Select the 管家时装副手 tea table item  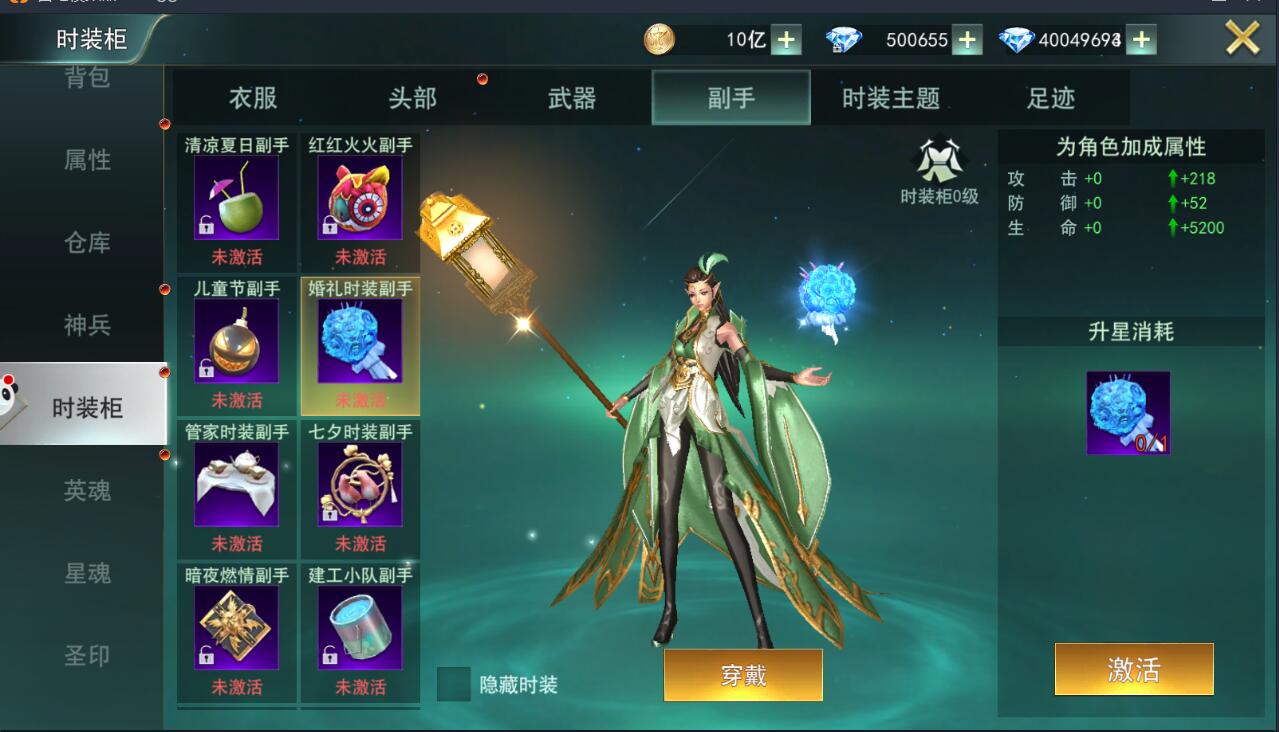(x=236, y=485)
